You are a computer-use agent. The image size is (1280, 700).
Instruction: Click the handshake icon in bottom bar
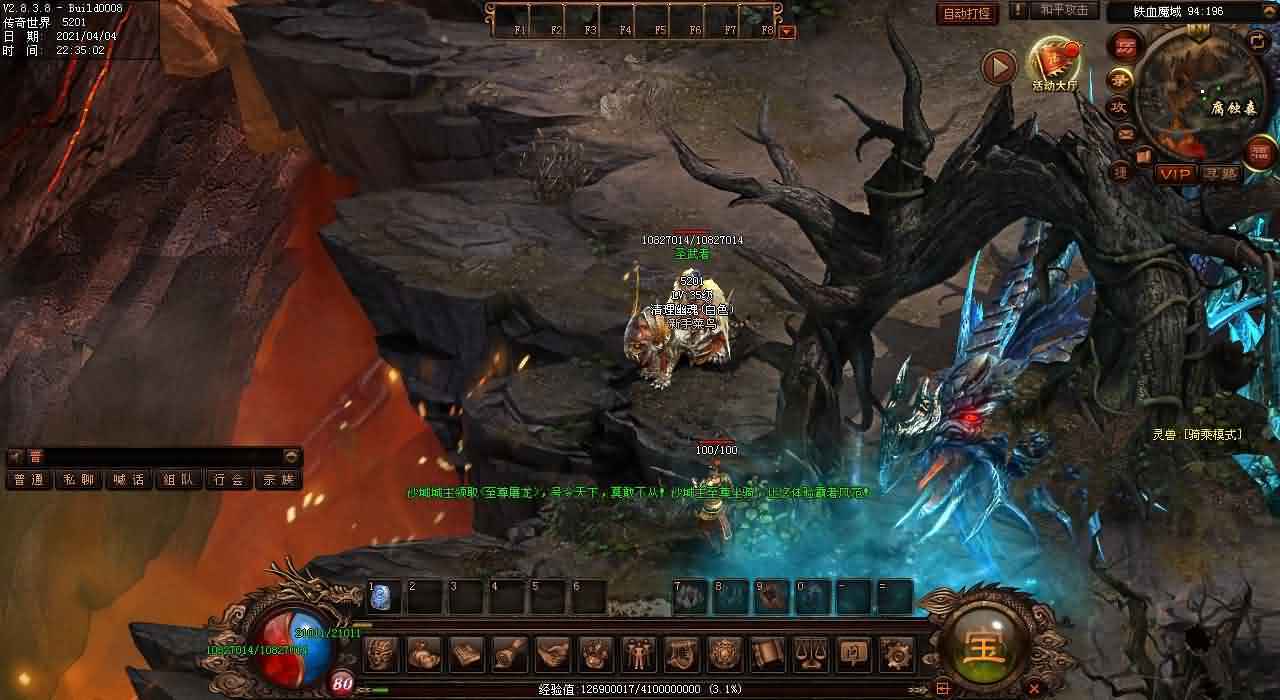(x=553, y=654)
